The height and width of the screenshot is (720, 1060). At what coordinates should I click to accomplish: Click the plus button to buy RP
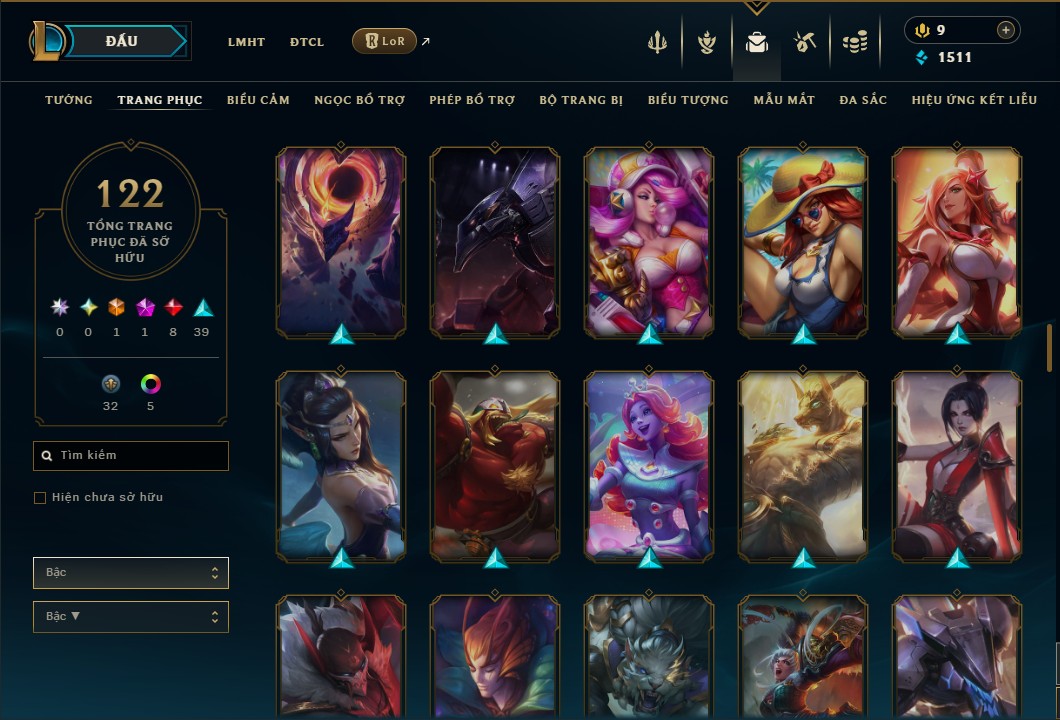1005,30
